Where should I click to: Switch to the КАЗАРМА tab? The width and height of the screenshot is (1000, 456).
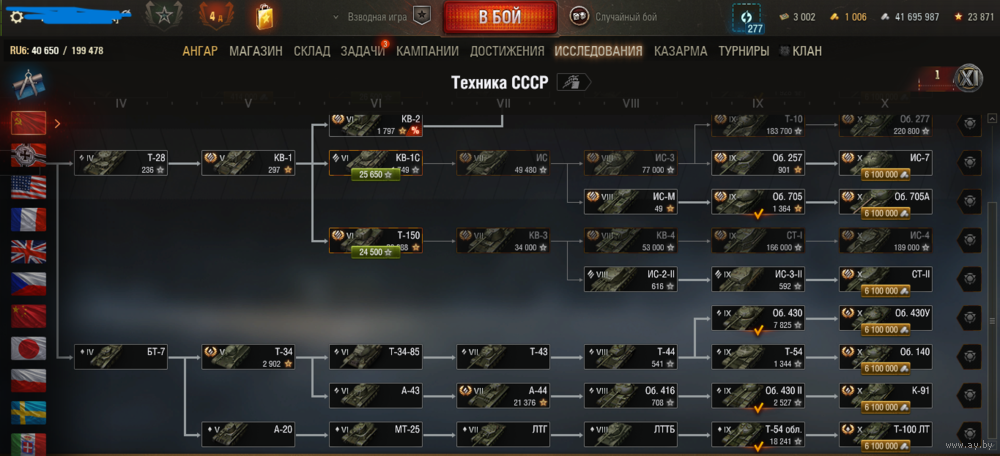[680, 51]
